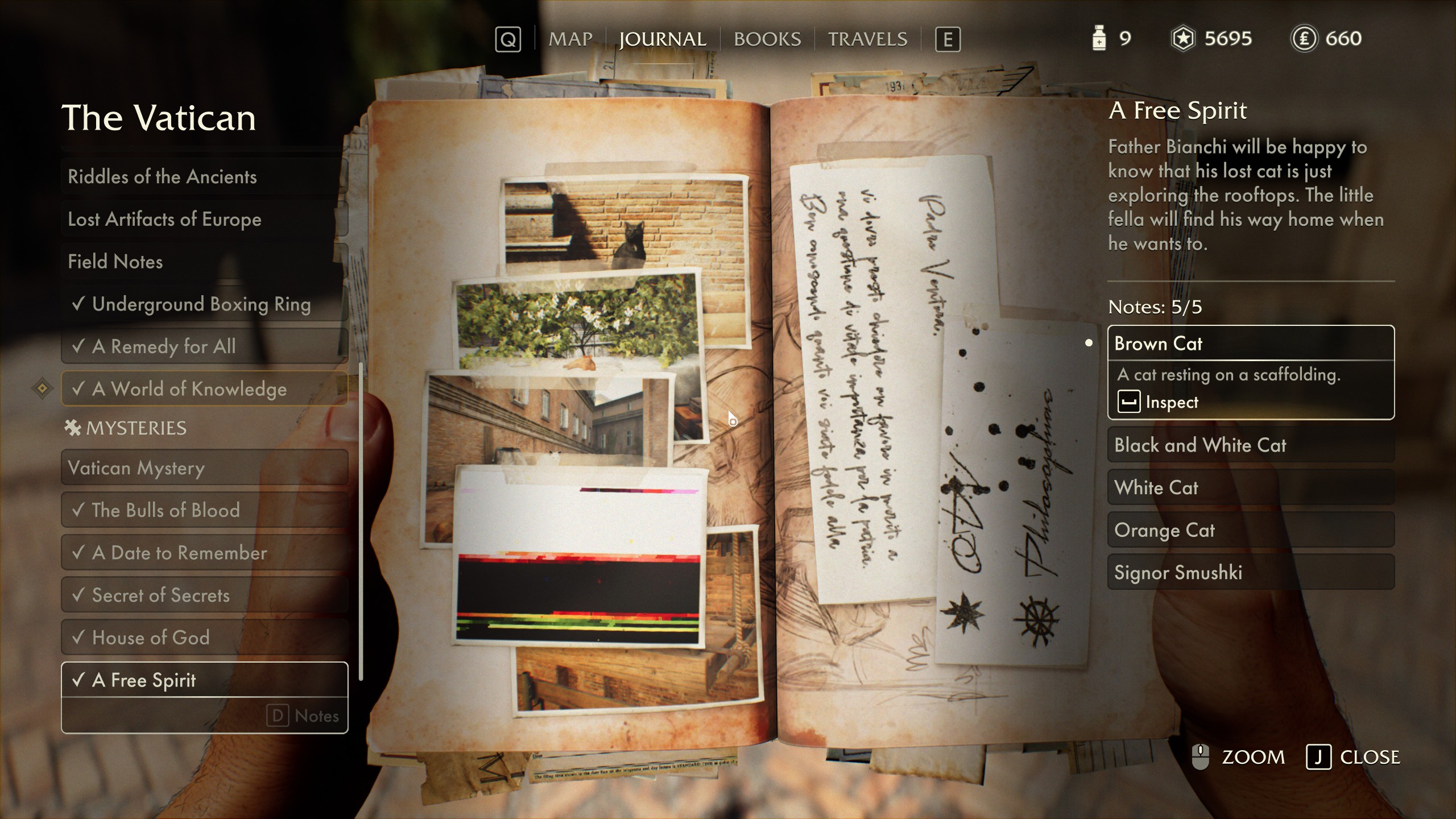Choose the White Cat note
The image size is (1456, 819).
(1250, 487)
